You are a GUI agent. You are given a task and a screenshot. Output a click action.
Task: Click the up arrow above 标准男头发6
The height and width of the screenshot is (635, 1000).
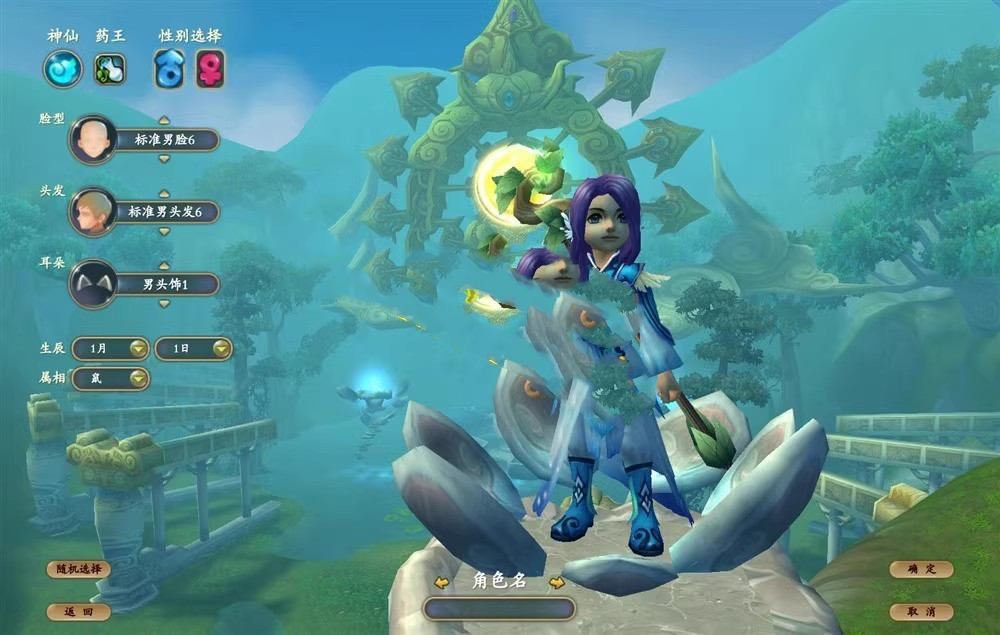pyautogui.click(x=164, y=192)
